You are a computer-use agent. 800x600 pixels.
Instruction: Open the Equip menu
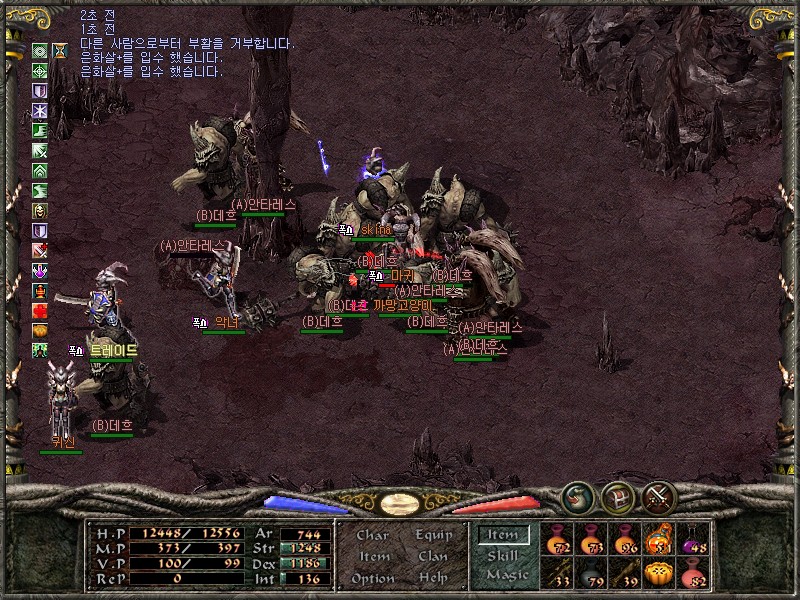(434, 535)
